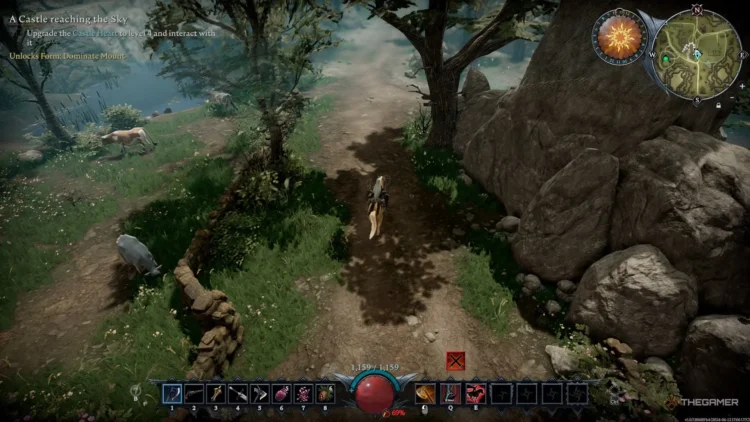Click the red crossed debuff icon

[455, 362]
